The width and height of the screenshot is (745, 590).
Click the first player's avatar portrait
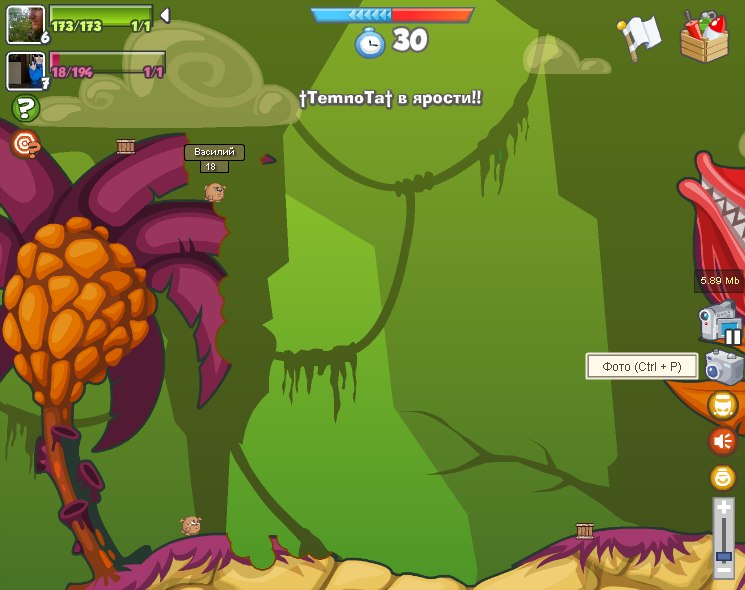25,24
